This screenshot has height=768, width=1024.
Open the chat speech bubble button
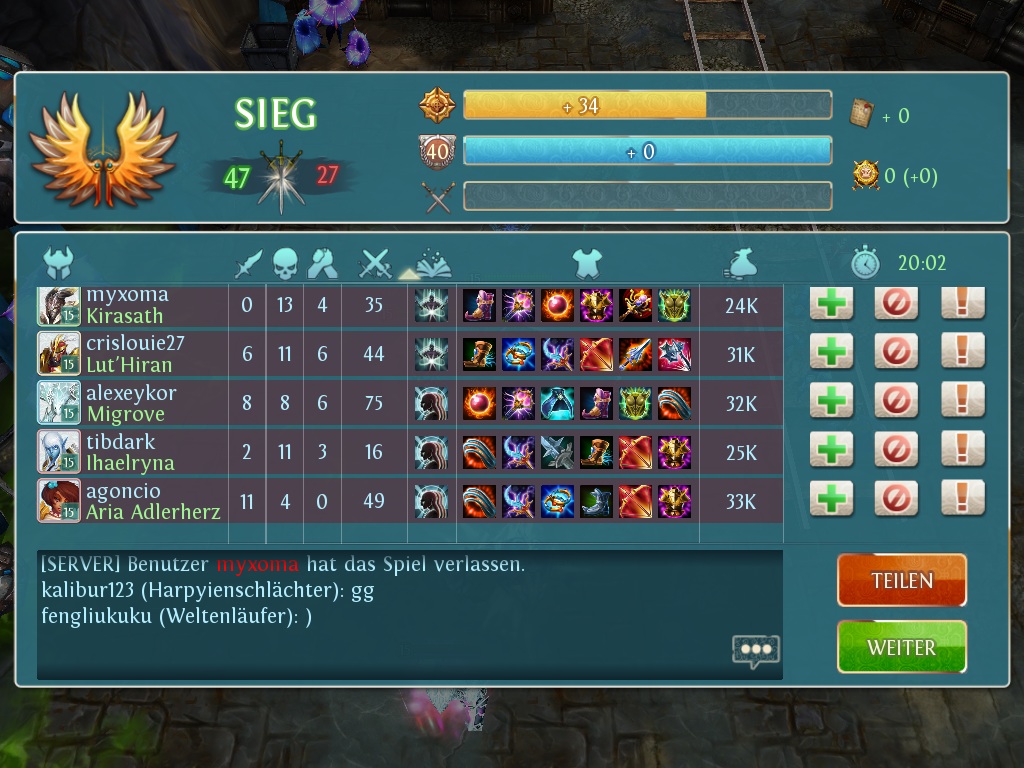755,650
